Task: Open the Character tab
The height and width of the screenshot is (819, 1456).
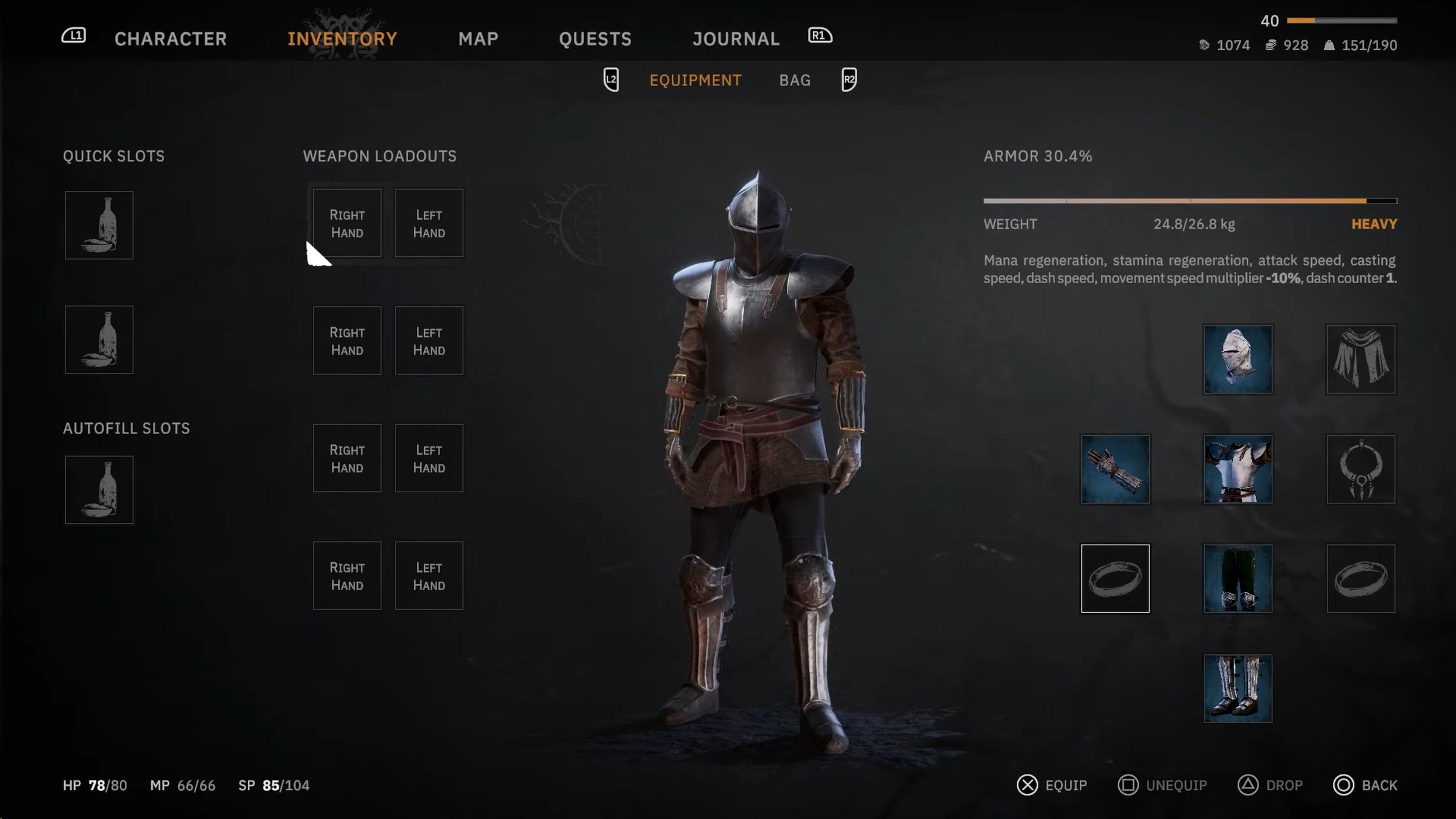Action: (x=170, y=38)
